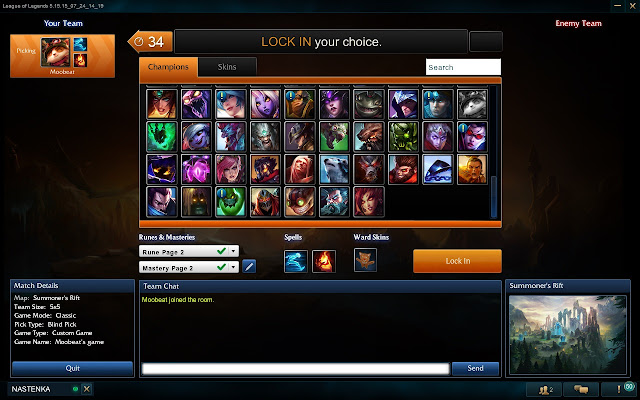Lock in your champion choice
This screenshot has height=400, width=640.
pyautogui.click(x=457, y=261)
